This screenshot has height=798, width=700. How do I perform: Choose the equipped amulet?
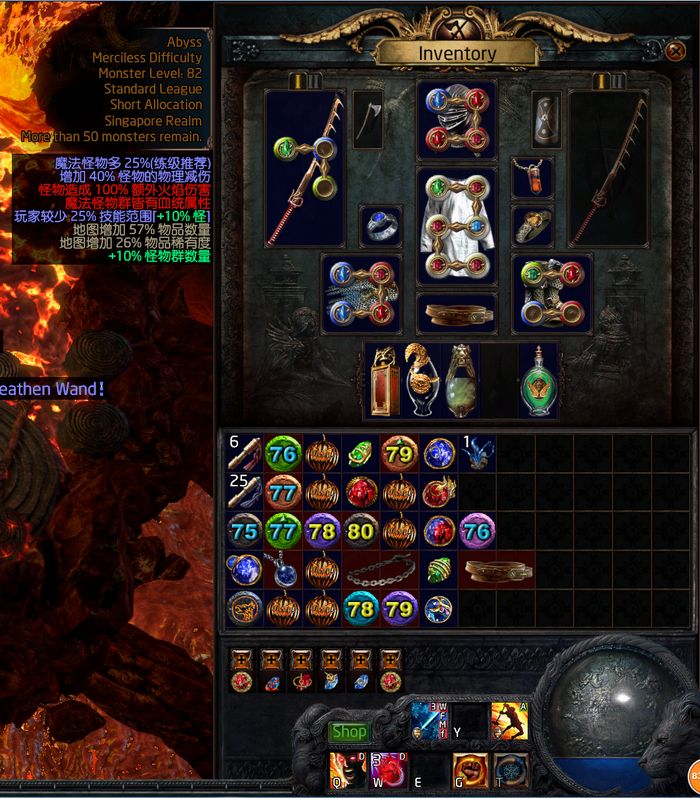(532, 177)
